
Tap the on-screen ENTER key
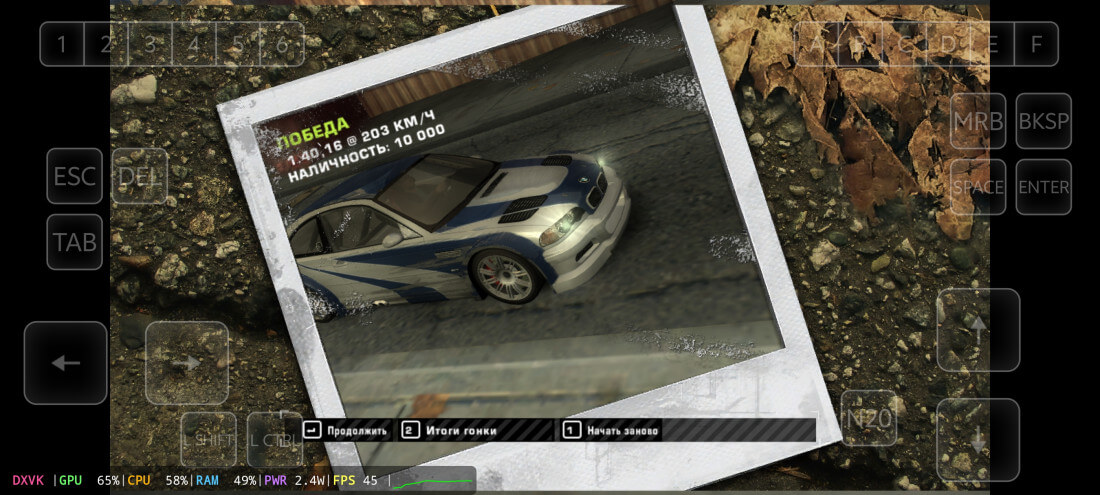pos(1043,187)
